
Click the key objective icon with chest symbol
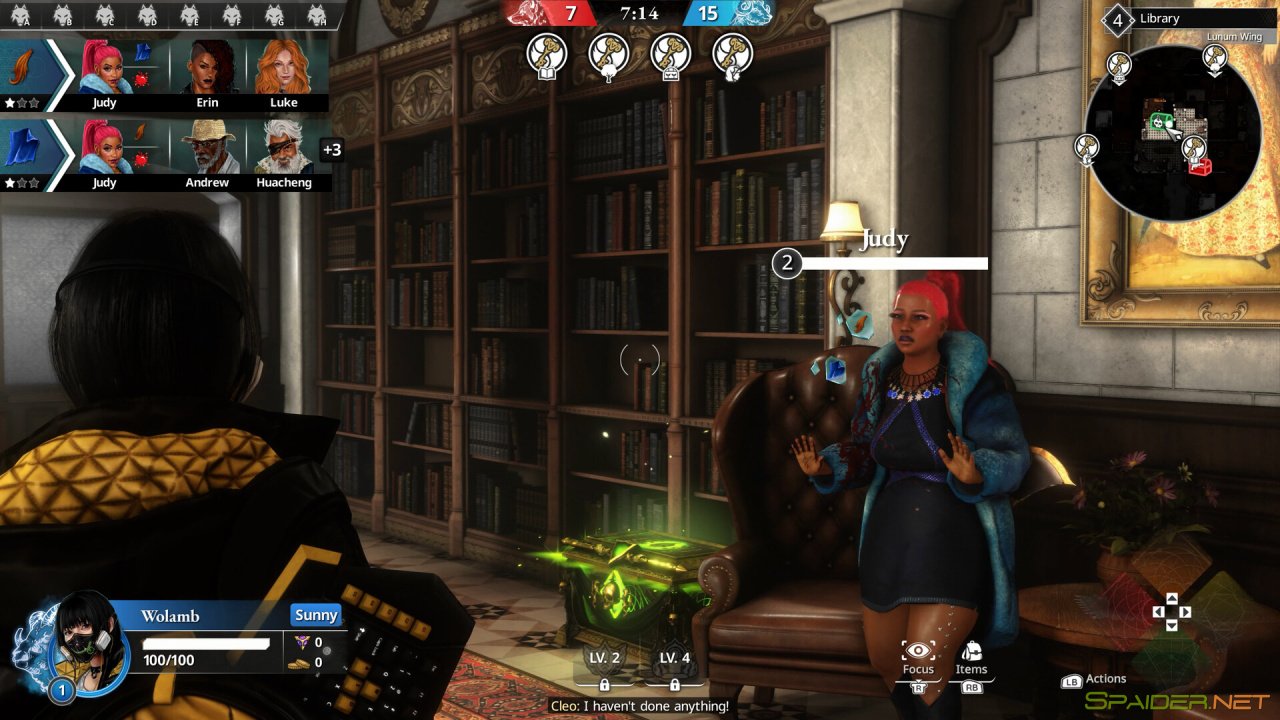point(671,53)
